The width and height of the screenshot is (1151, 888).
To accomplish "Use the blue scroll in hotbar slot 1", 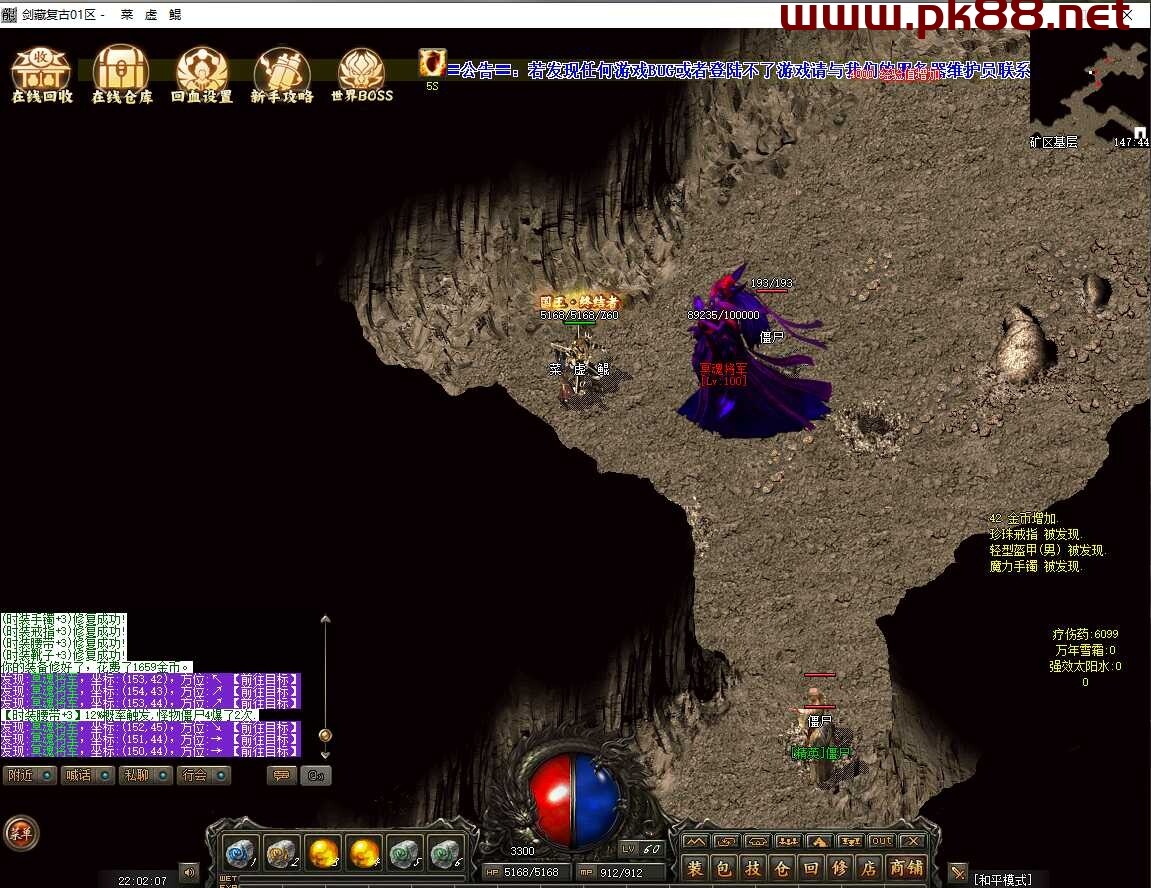I will click(x=240, y=853).
